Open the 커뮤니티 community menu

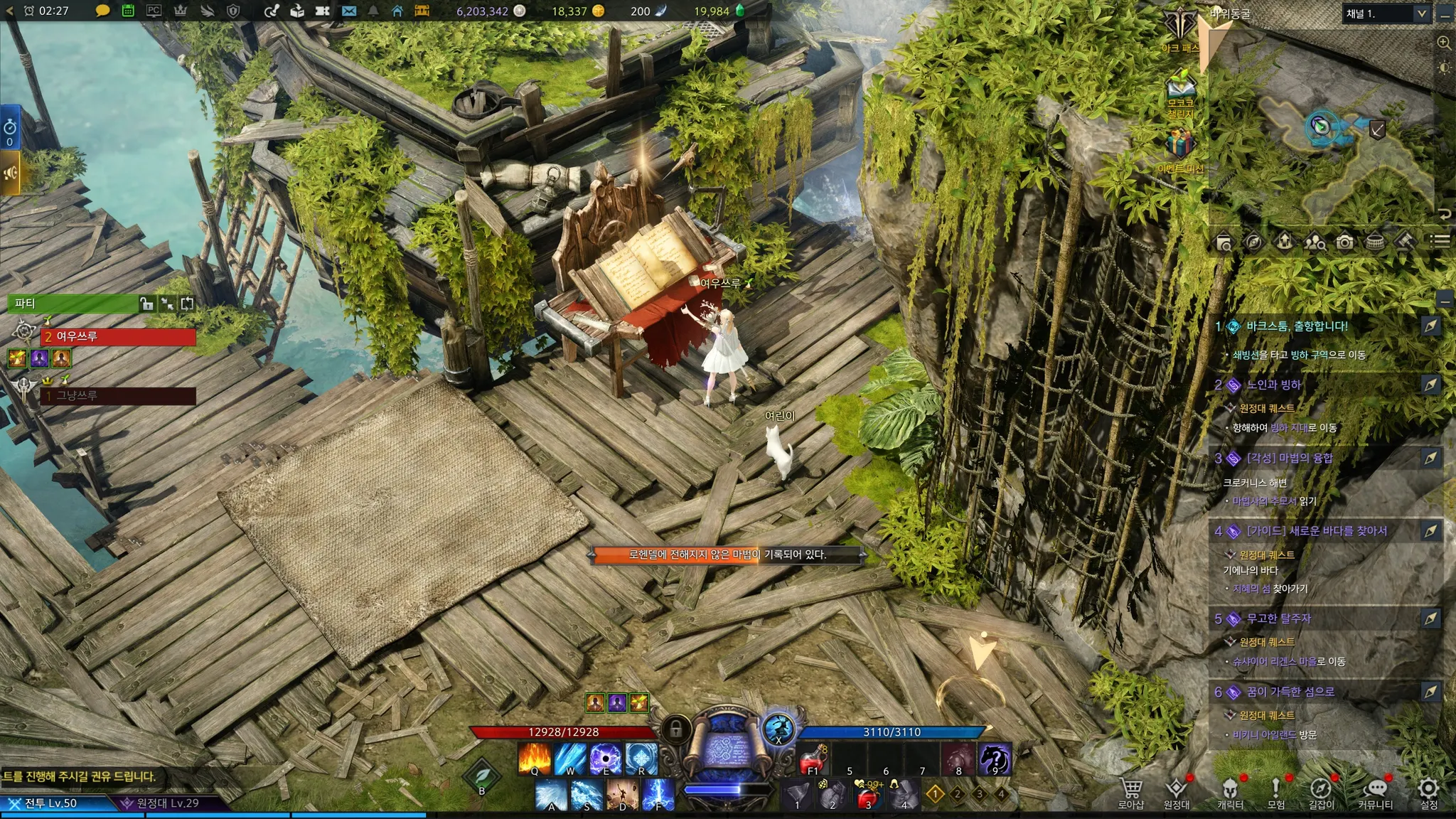click(1375, 791)
